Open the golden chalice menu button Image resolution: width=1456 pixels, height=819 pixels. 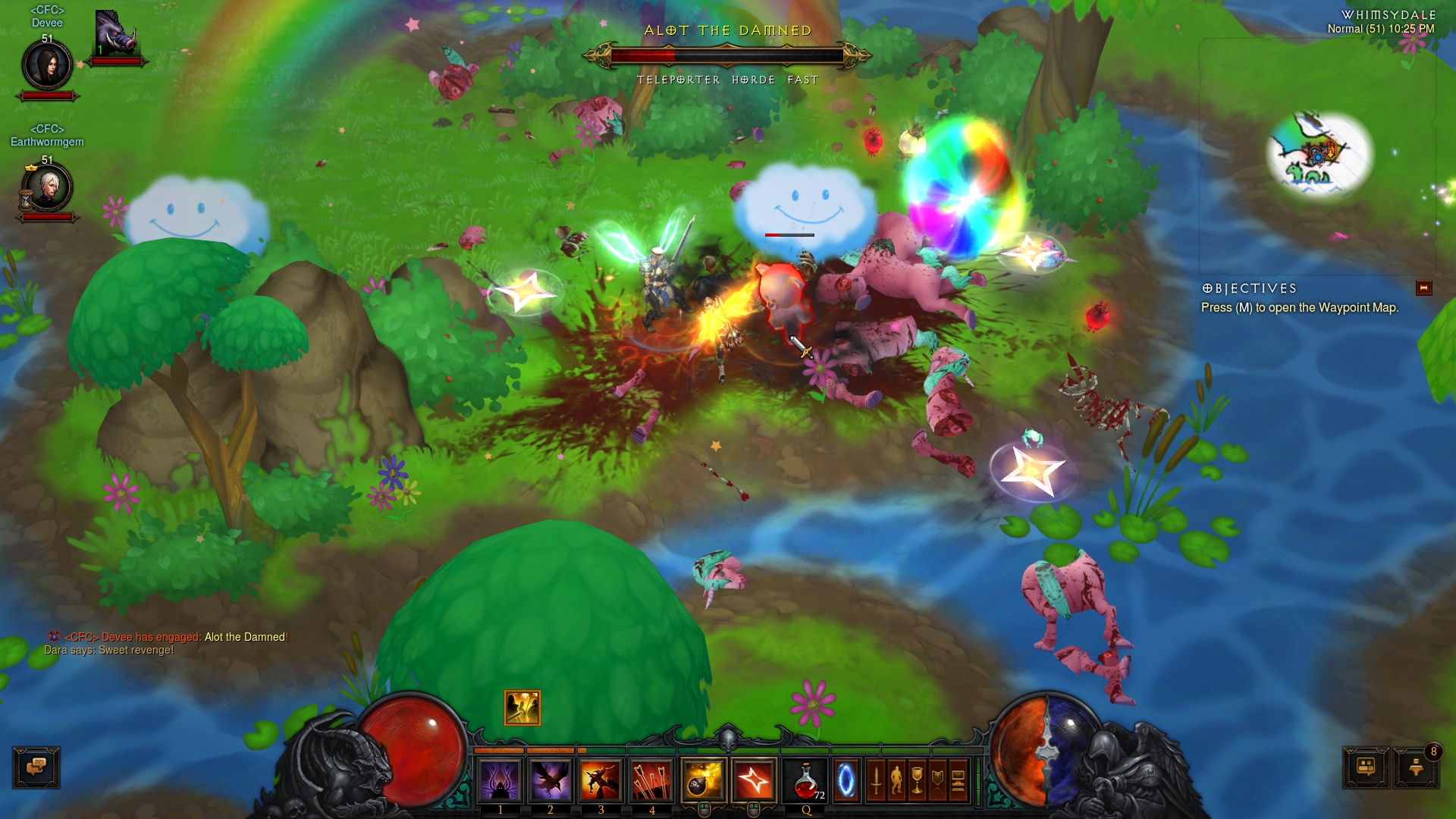917,780
